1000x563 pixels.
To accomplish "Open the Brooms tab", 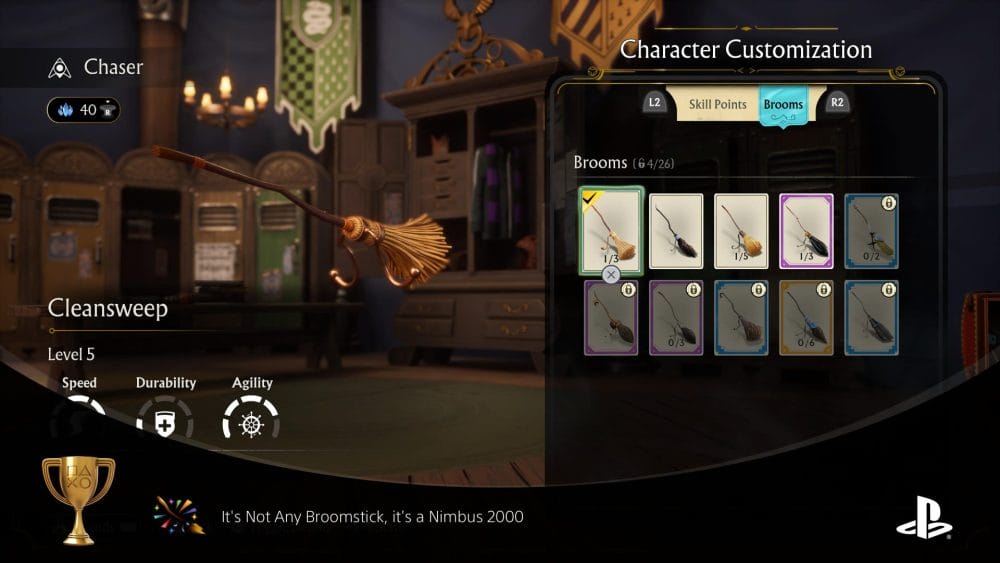I will point(782,105).
